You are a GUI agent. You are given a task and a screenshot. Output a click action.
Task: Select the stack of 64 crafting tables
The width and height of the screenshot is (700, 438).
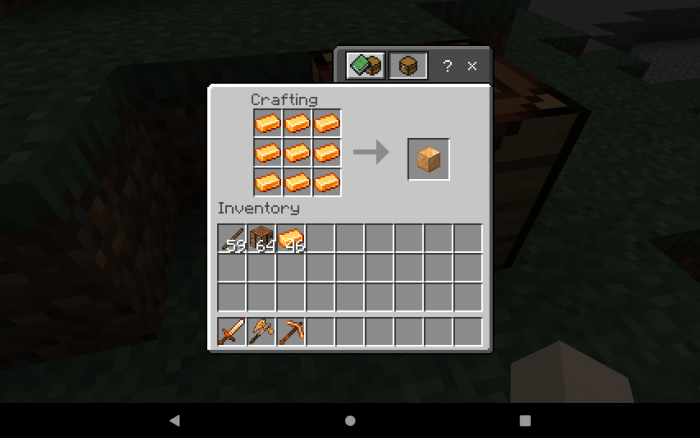click(x=262, y=238)
